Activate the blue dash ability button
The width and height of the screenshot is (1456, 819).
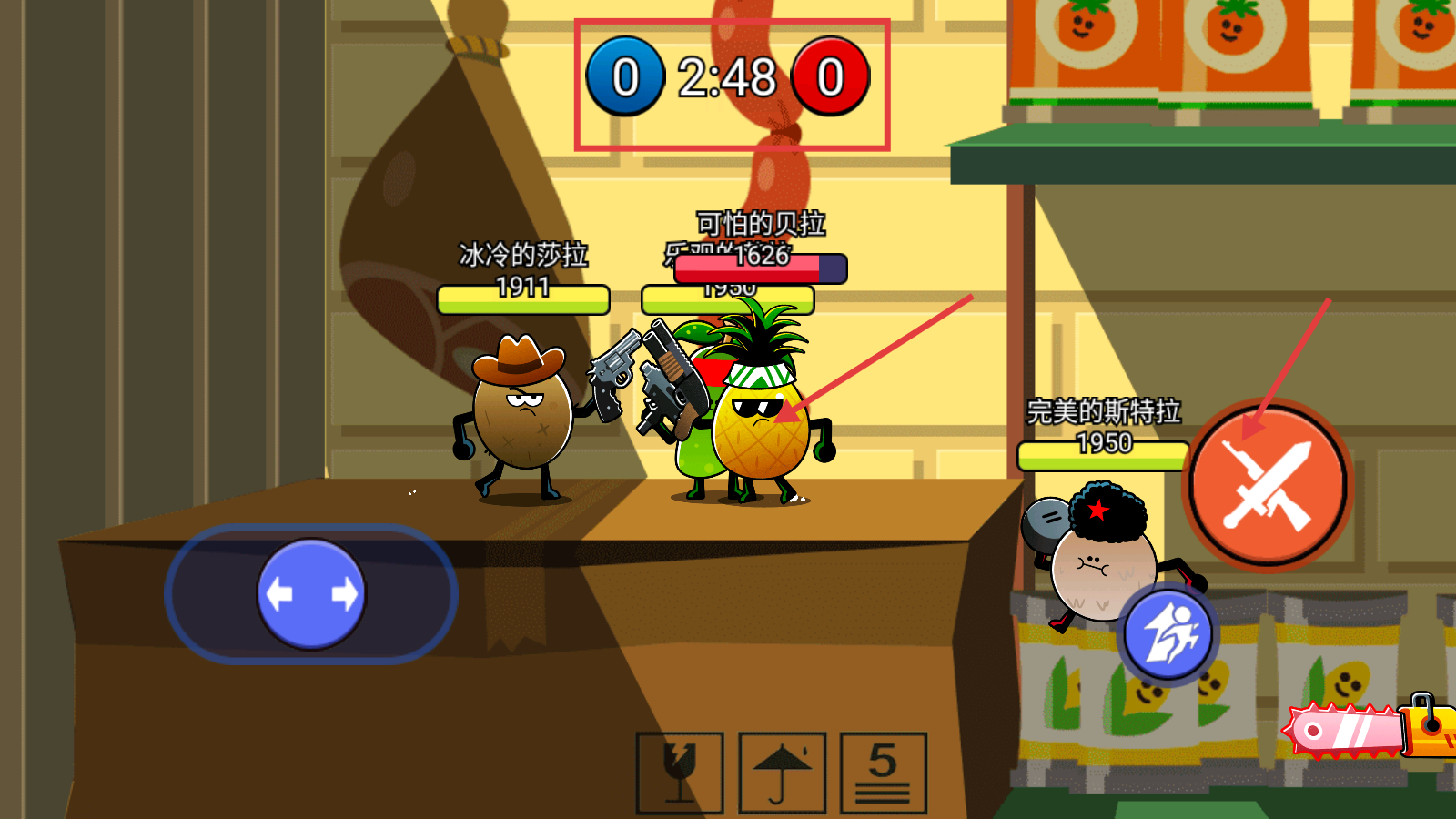click(1168, 635)
